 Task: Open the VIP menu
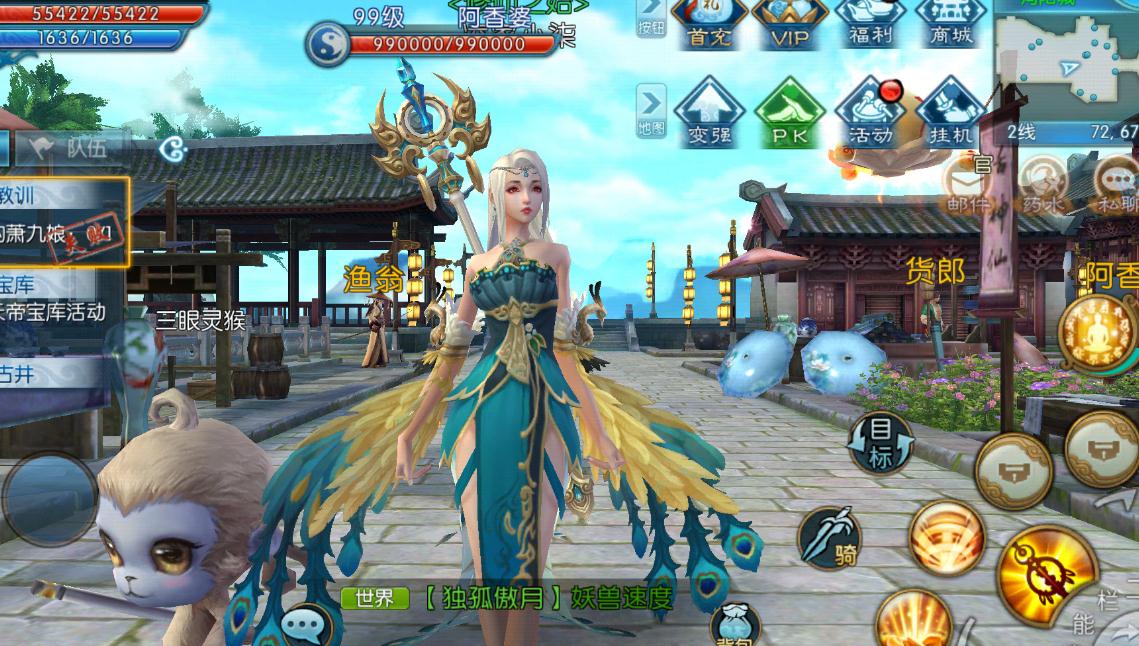(x=789, y=23)
